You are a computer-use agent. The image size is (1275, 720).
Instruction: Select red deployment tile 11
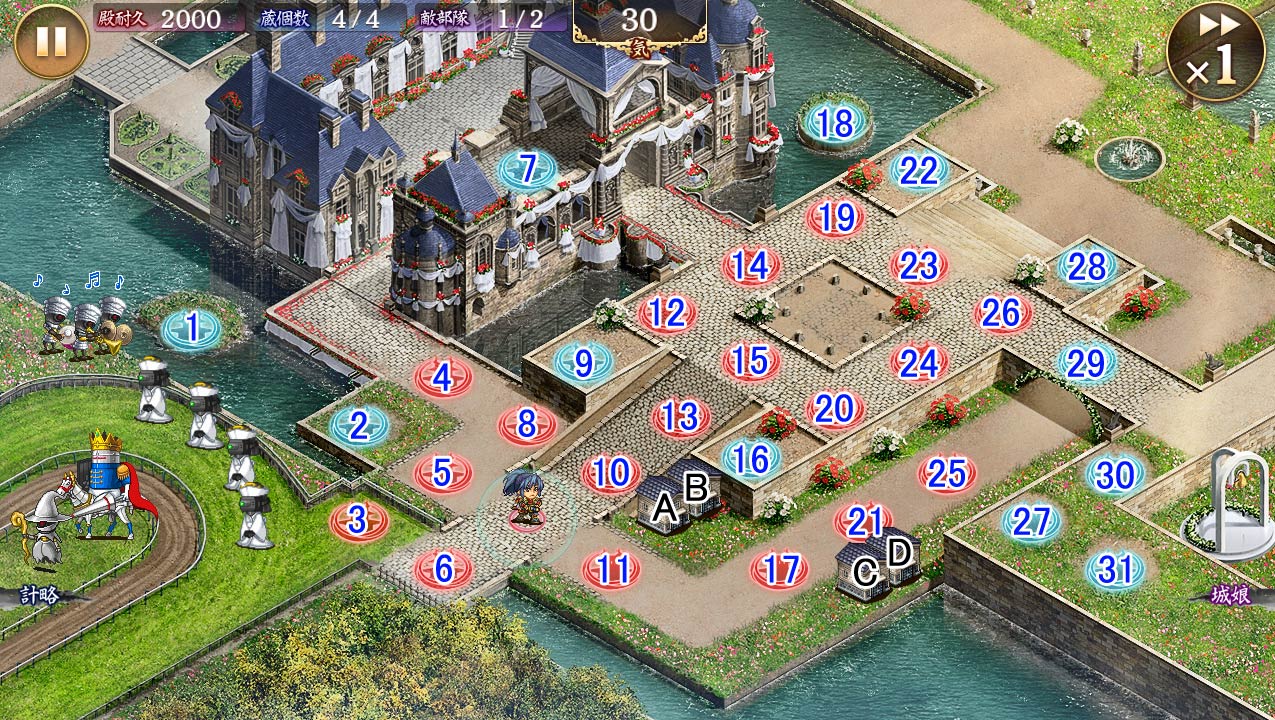tap(611, 570)
